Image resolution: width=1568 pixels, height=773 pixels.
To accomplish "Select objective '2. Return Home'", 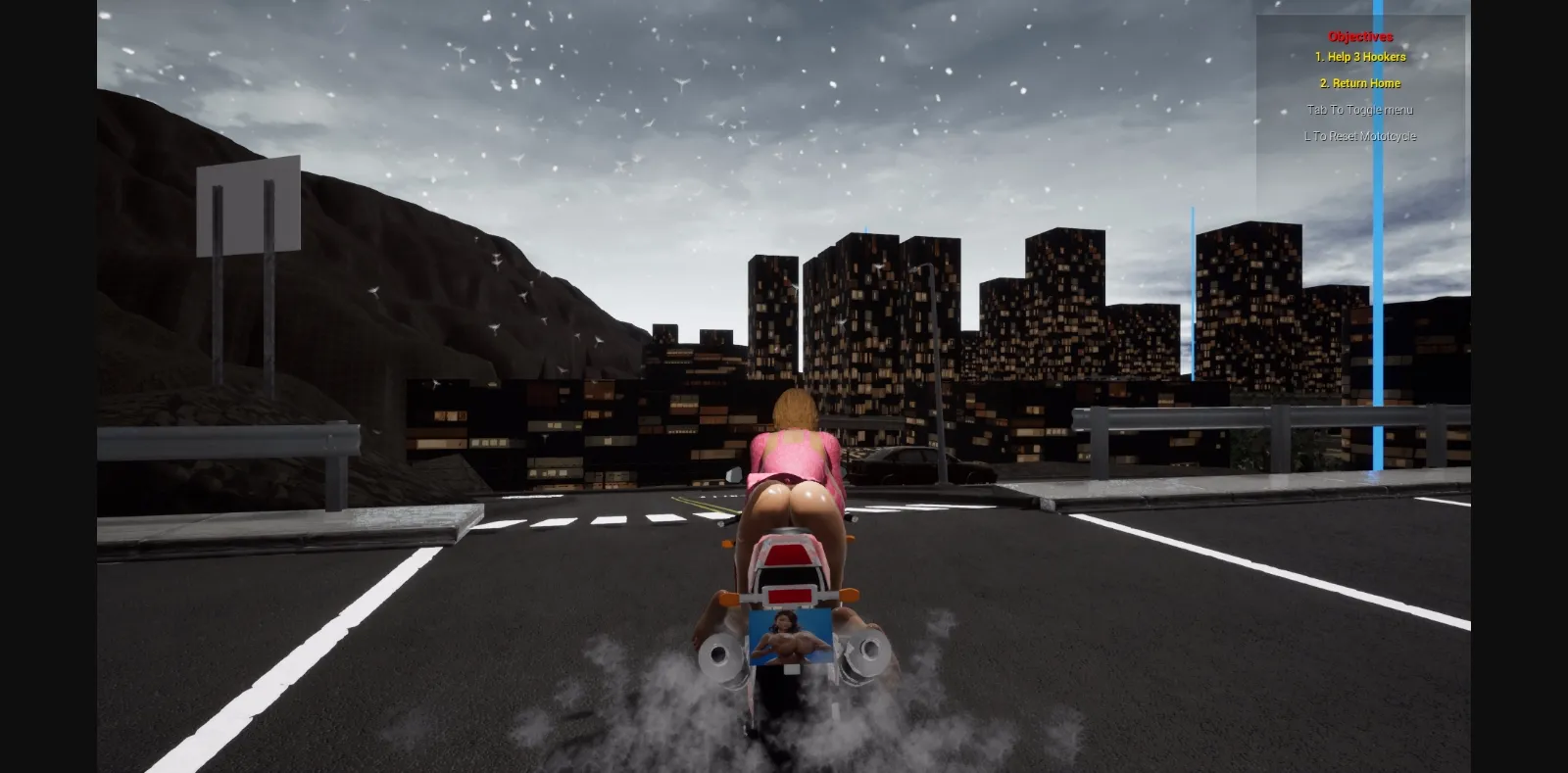I will pyautogui.click(x=1362, y=83).
